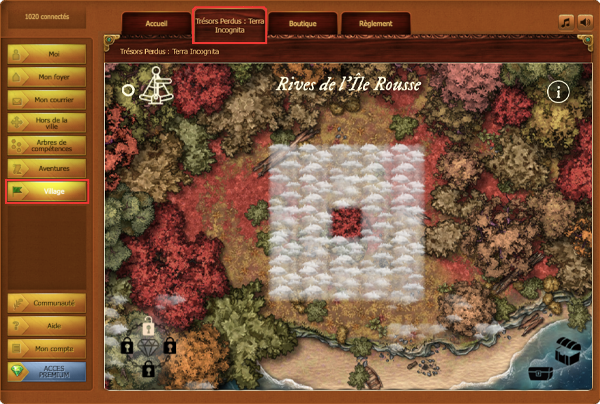Select the Village menu button
This screenshot has width=600, height=404.
[x=47, y=191]
